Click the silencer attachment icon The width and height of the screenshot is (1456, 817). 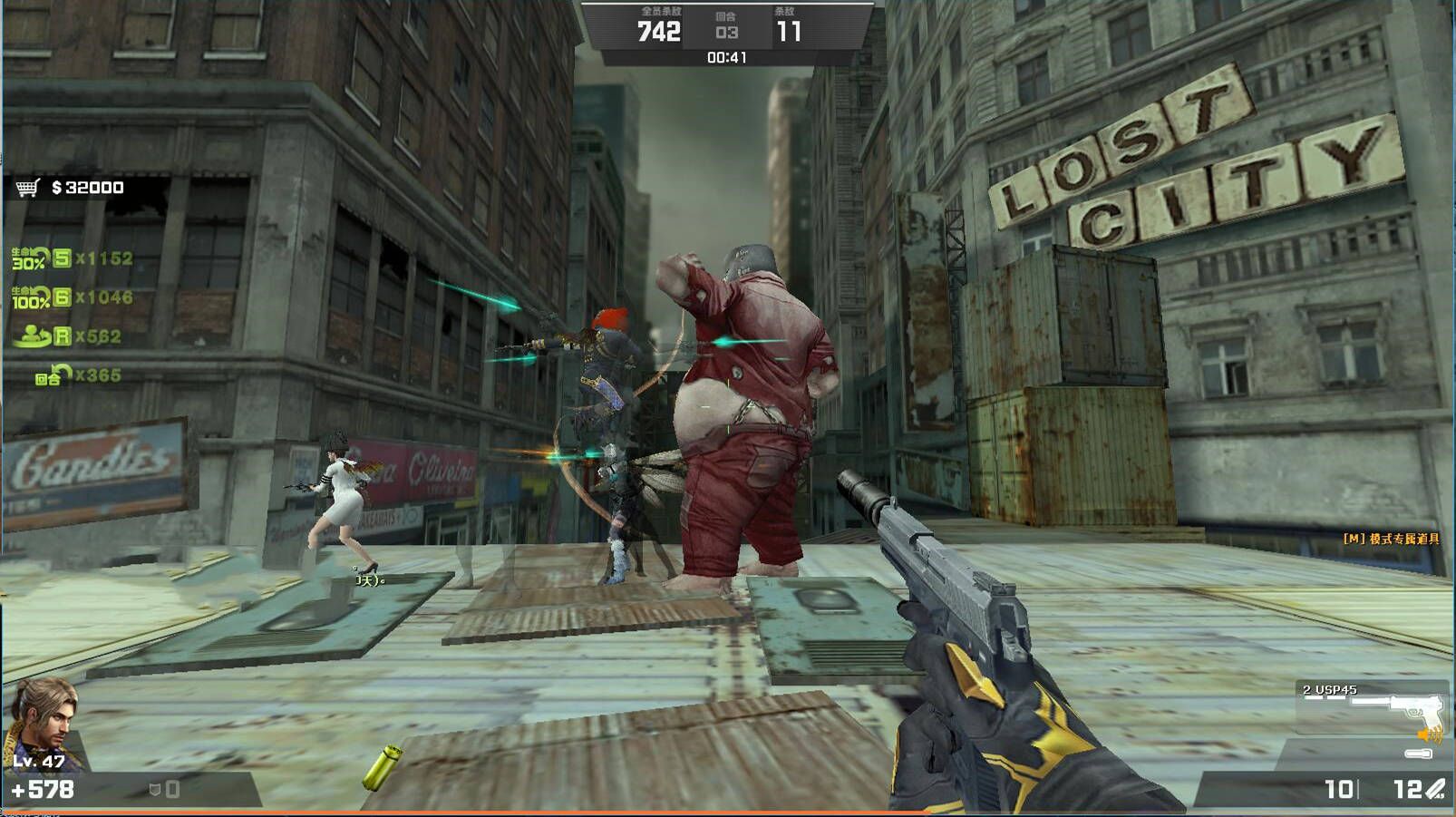tap(1418, 754)
